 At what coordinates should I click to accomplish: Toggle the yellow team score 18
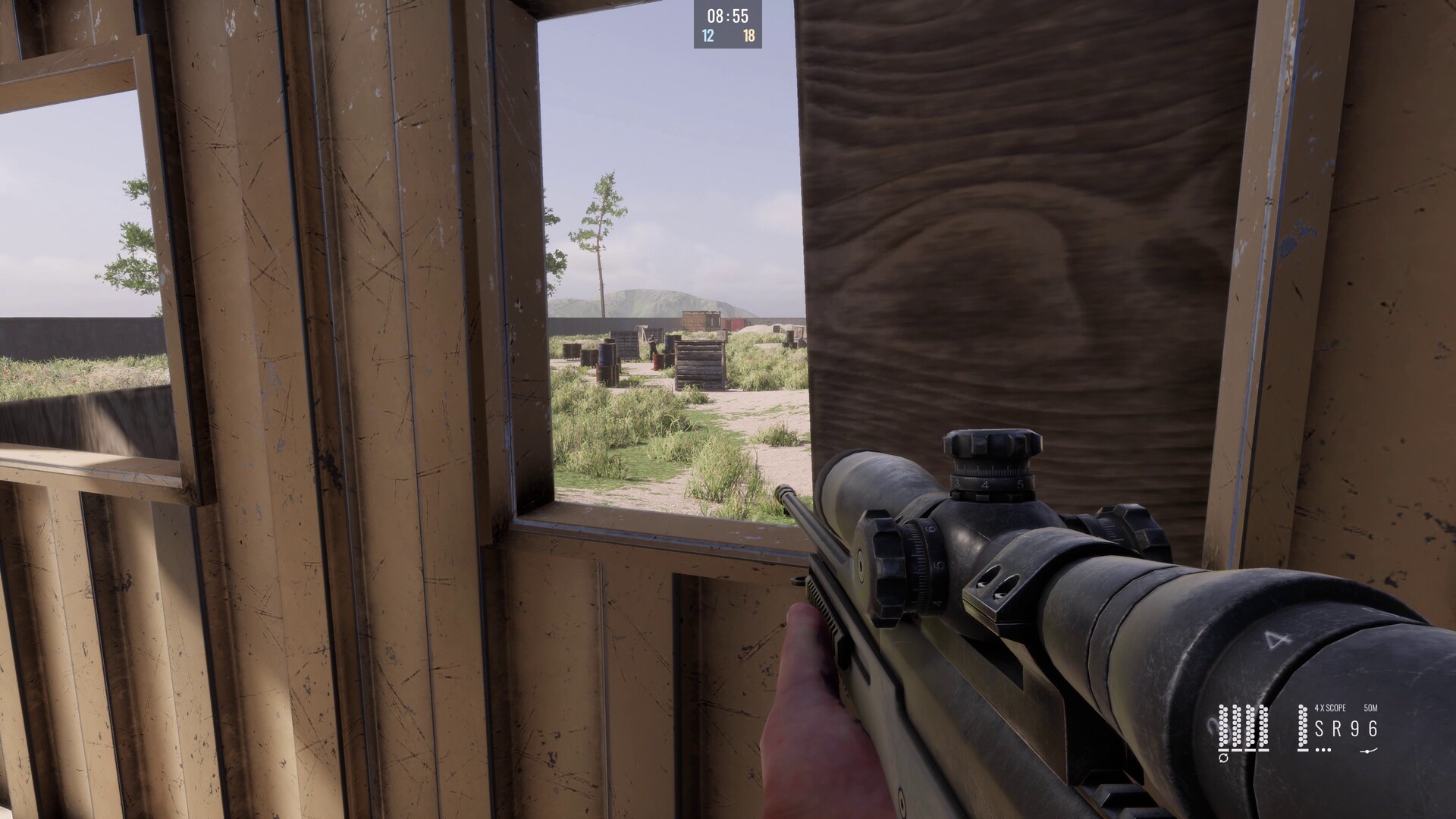coord(749,34)
